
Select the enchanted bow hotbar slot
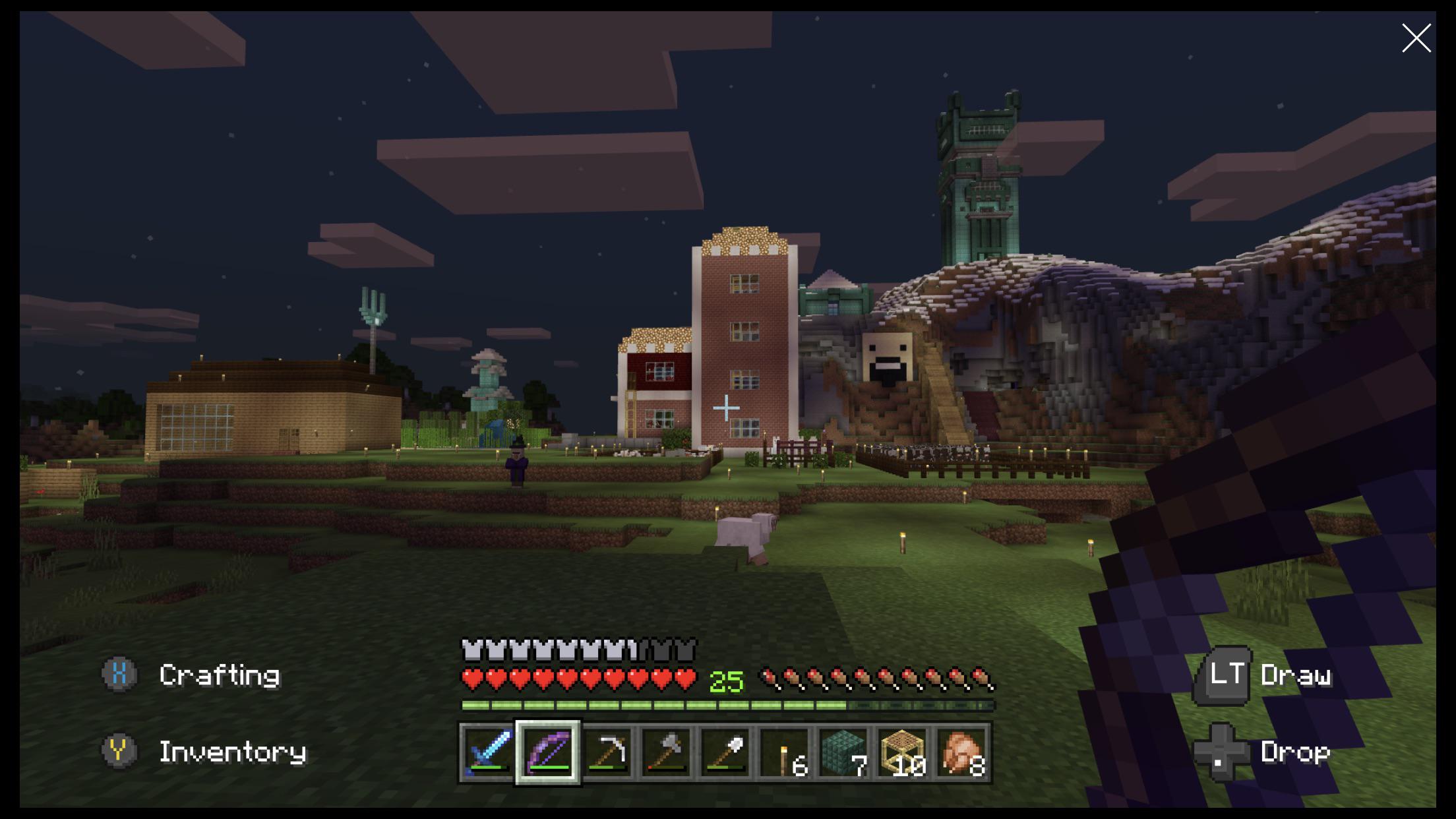click(x=548, y=752)
